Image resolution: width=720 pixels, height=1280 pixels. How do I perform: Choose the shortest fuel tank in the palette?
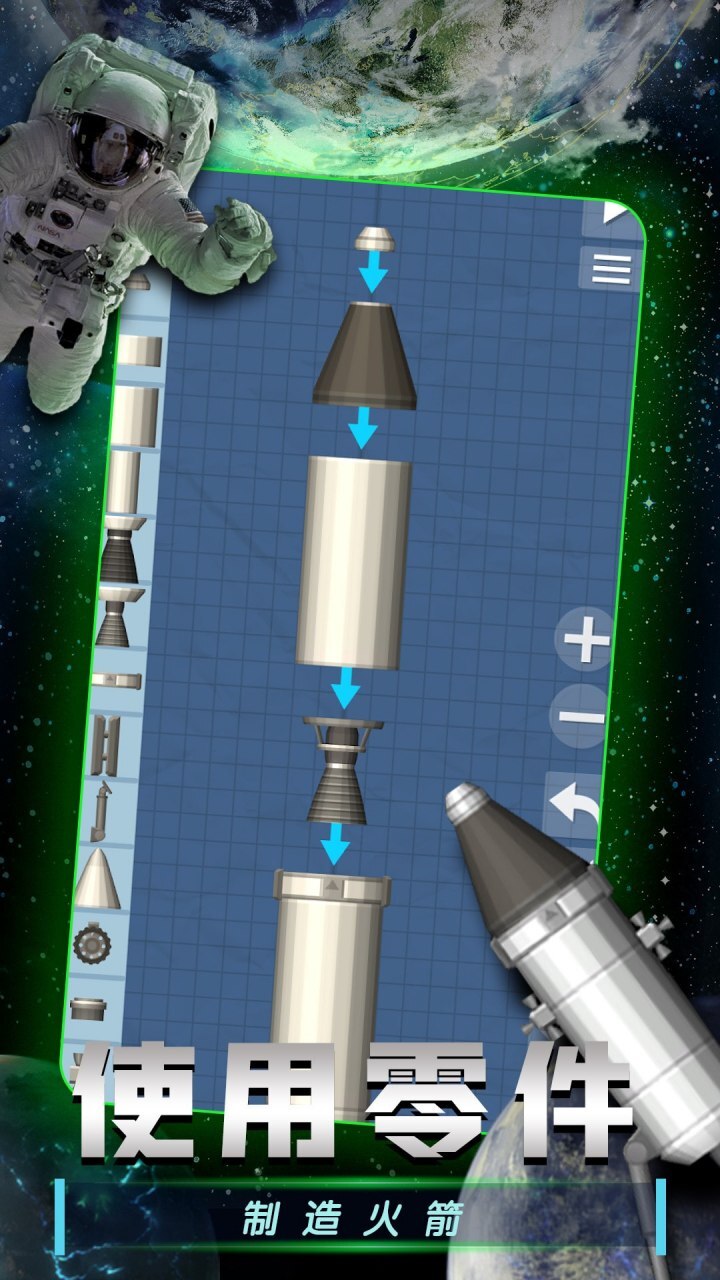[139, 351]
